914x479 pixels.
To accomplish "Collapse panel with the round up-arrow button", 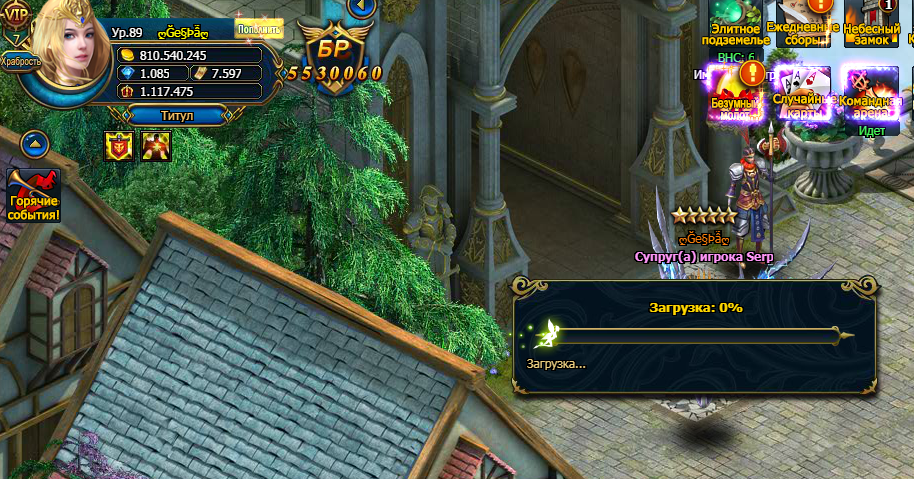I will click(35, 143).
